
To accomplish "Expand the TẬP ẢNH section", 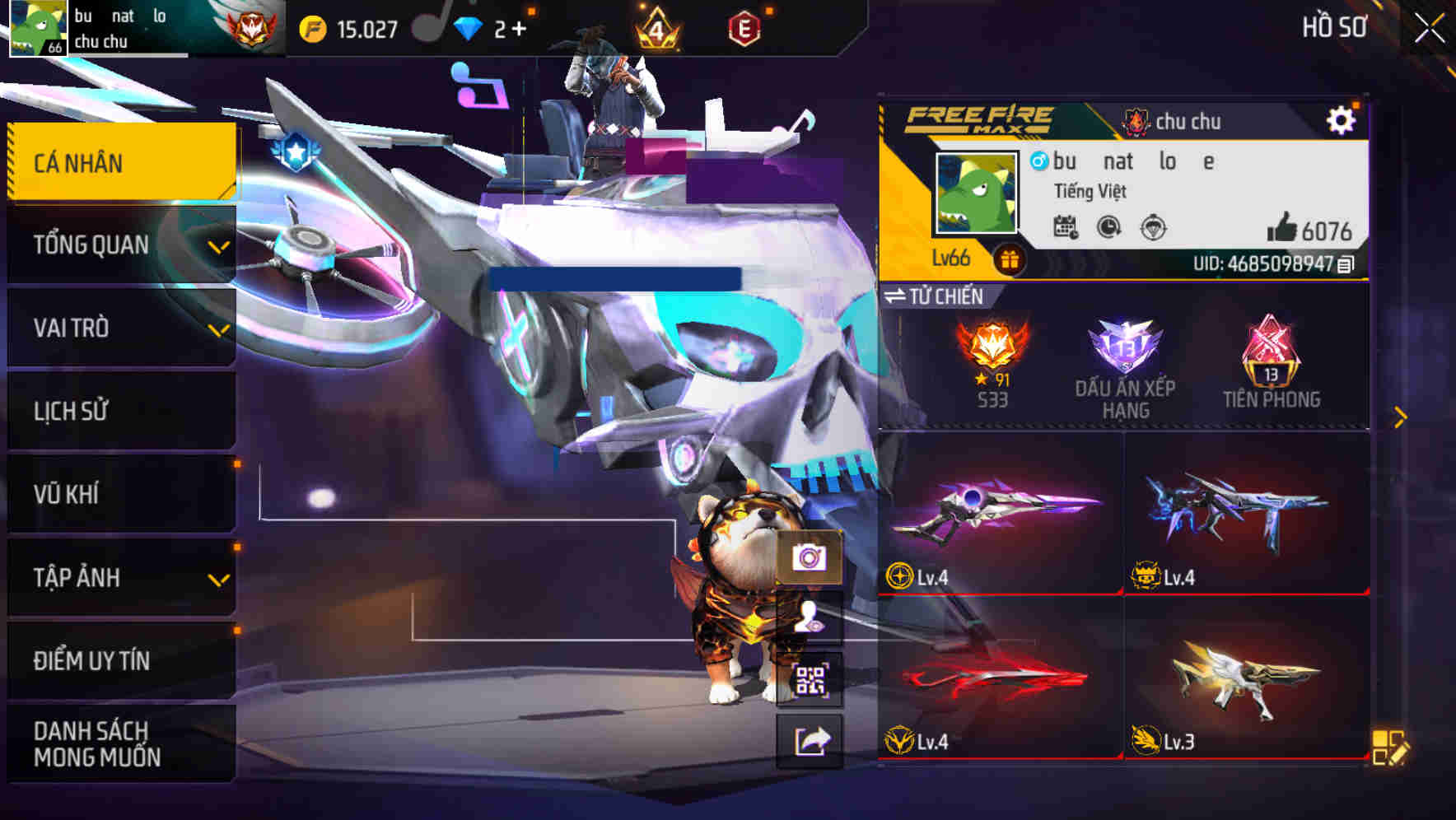I will click(120, 578).
